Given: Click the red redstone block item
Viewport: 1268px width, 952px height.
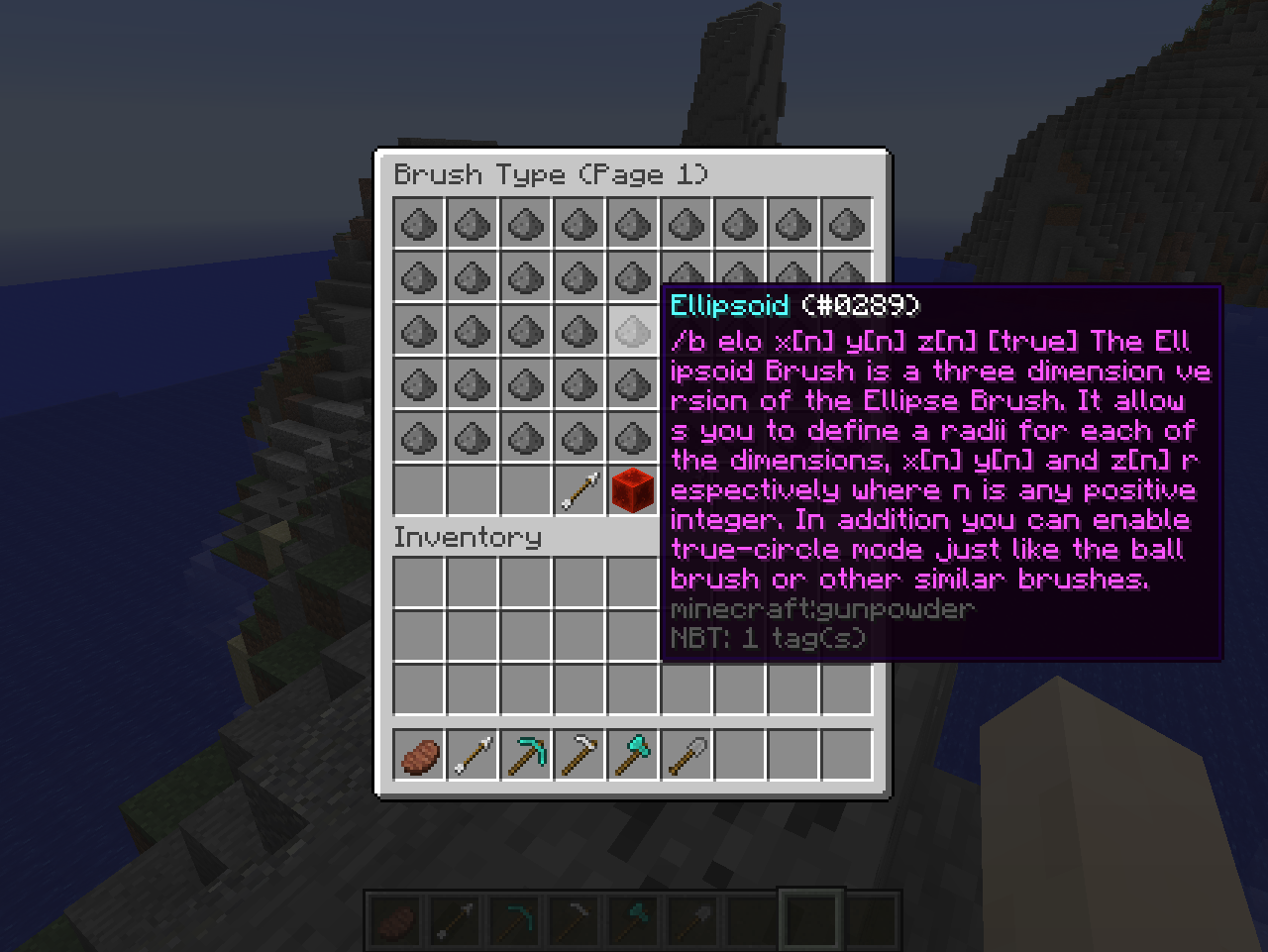Looking at the screenshot, I should (x=633, y=489).
